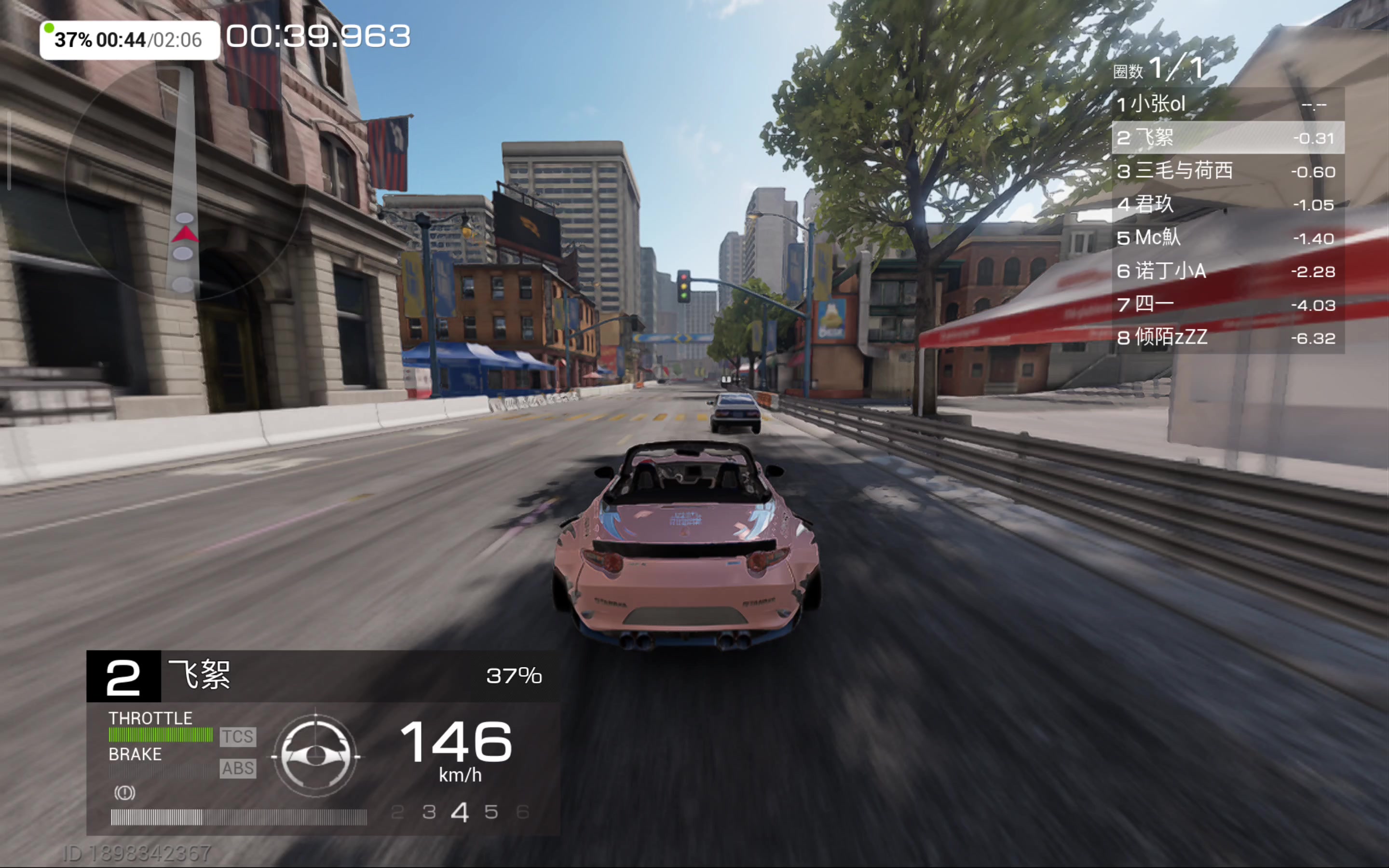Choose 诺丁小A in the standings

click(1227, 271)
